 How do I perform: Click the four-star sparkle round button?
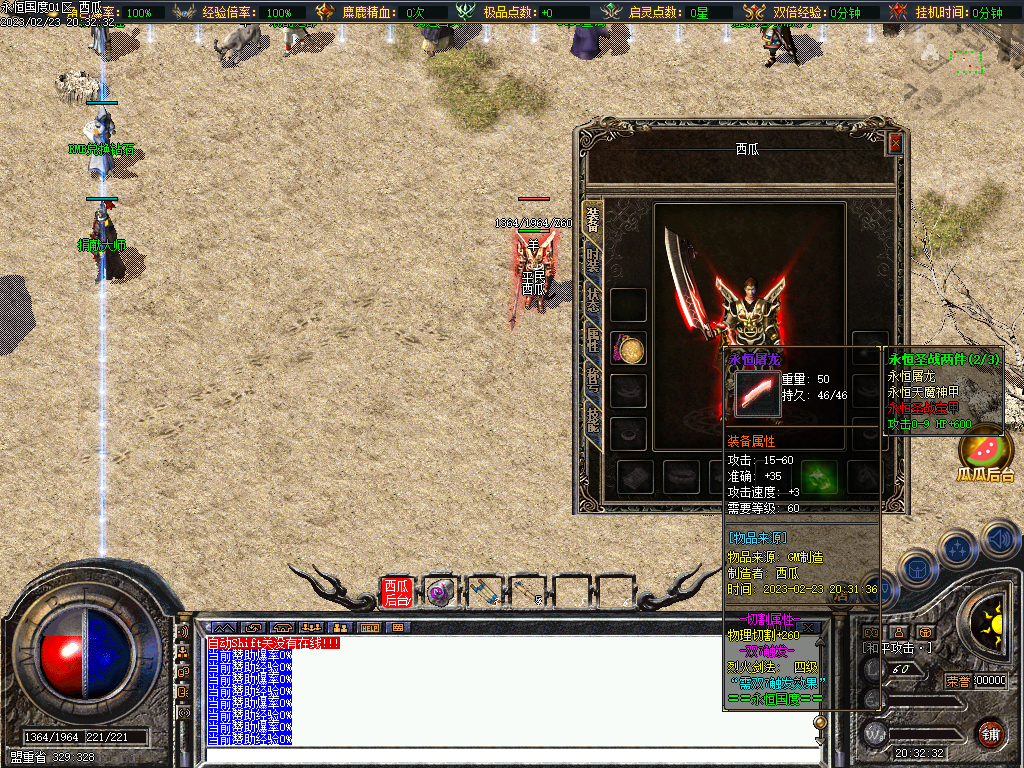click(x=956, y=548)
